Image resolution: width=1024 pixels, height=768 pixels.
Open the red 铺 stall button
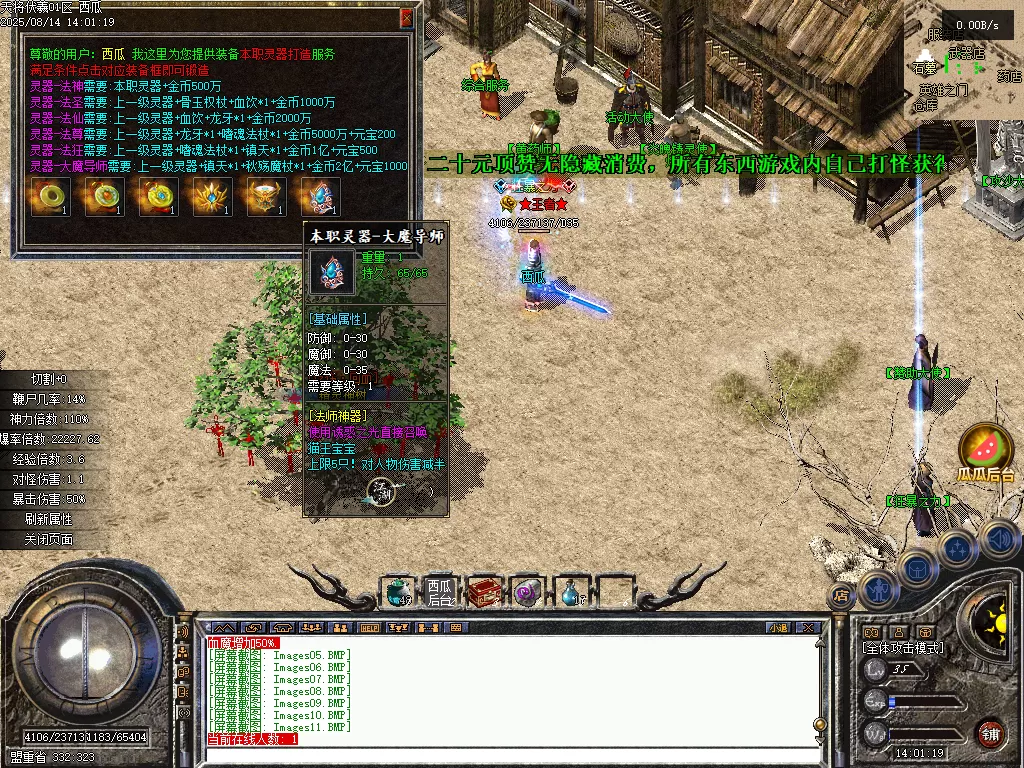[x=990, y=733]
